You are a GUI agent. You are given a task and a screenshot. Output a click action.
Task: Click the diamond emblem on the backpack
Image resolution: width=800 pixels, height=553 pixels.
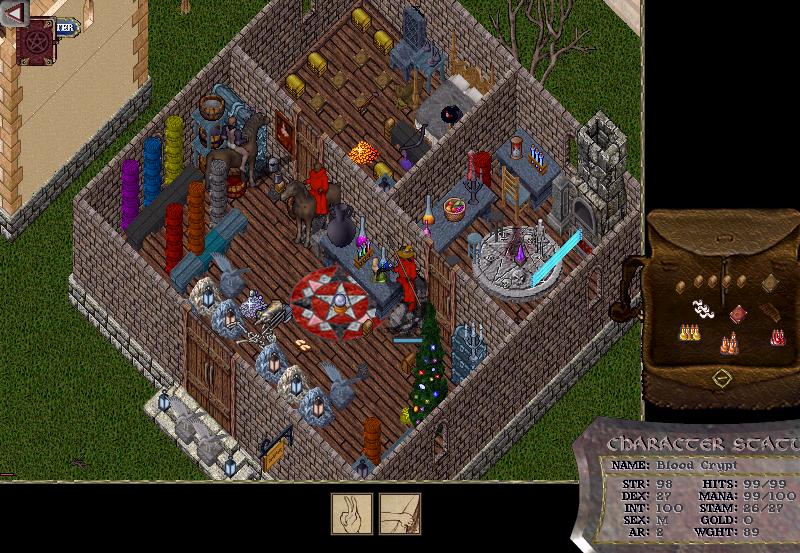(720, 378)
